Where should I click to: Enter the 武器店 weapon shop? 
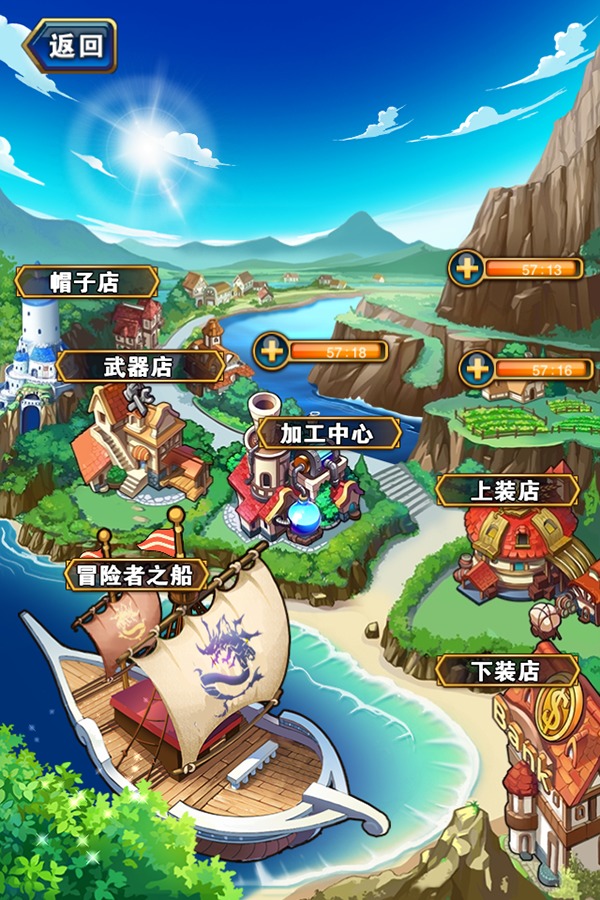point(139,366)
